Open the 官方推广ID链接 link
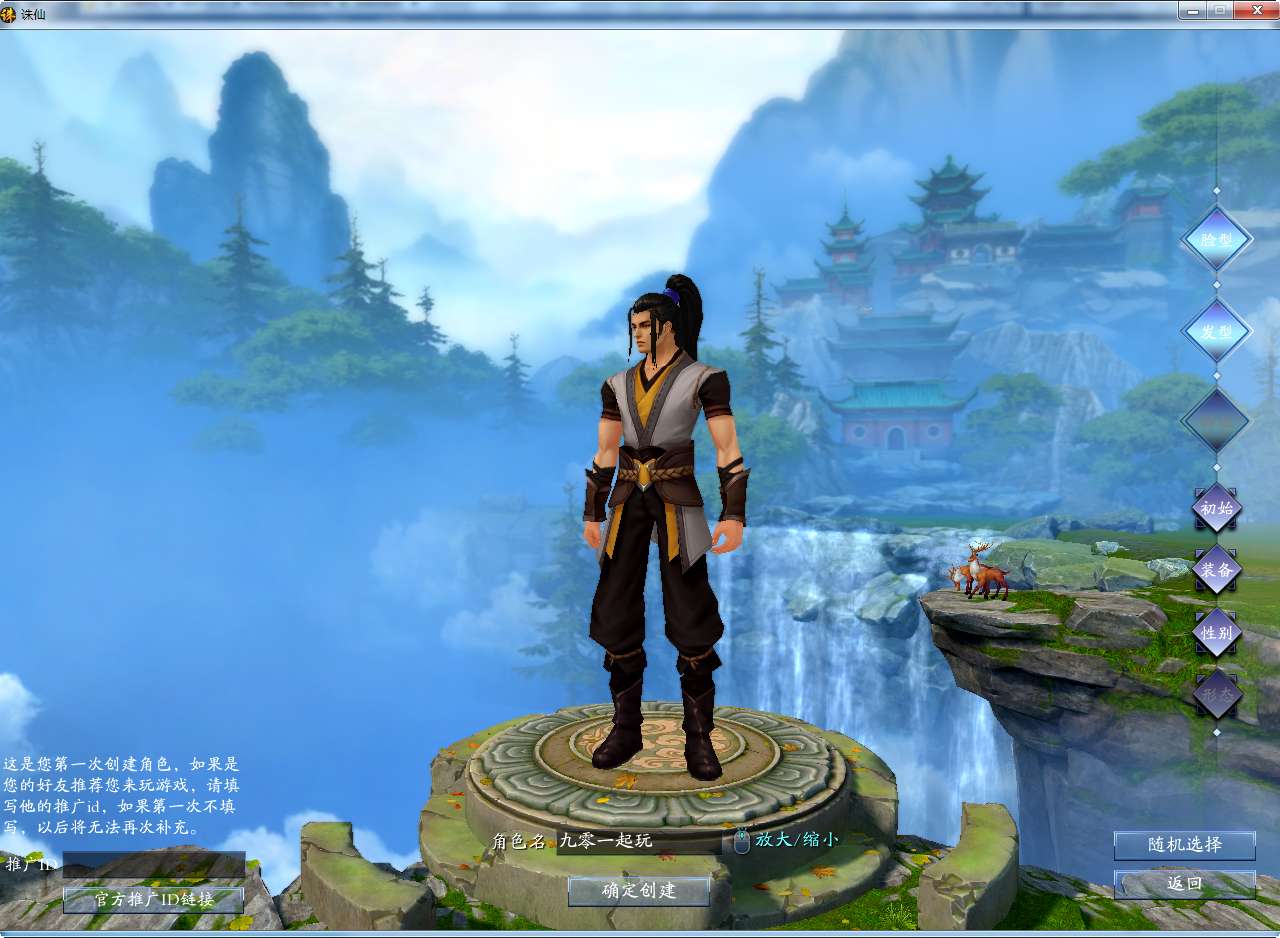 pyautogui.click(x=153, y=899)
